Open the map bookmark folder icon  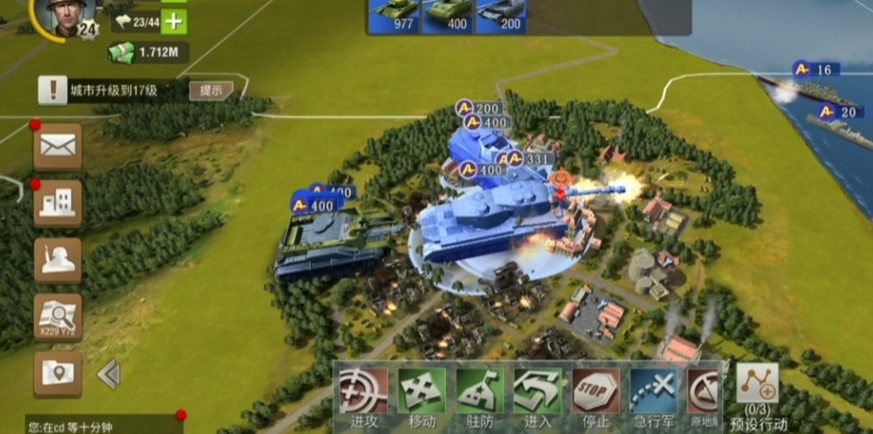tap(57, 373)
